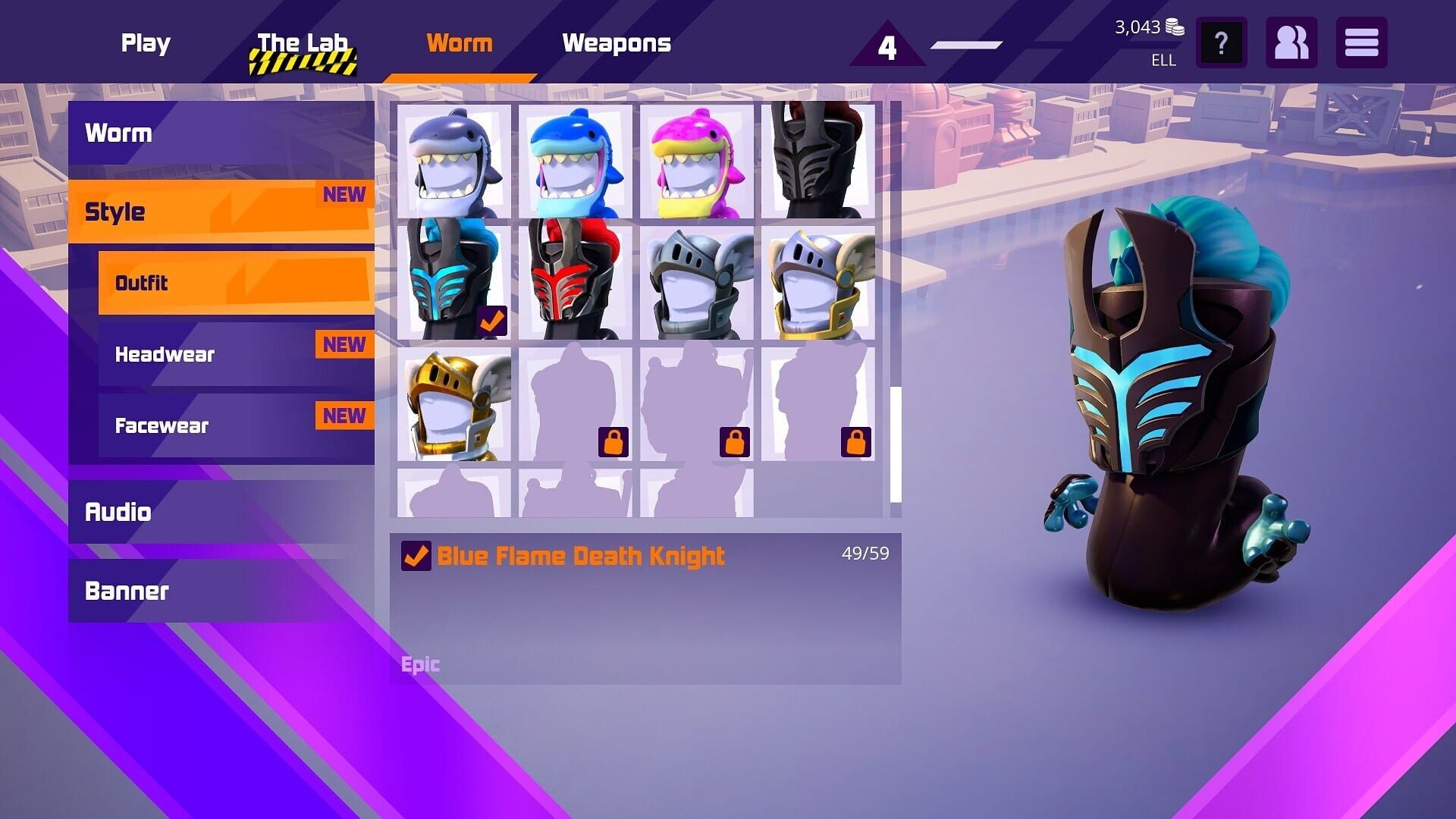Image resolution: width=1456 pixels, height=819 pixels.
Task: Open the Audio customization section
Action: (x=118, y=512)
